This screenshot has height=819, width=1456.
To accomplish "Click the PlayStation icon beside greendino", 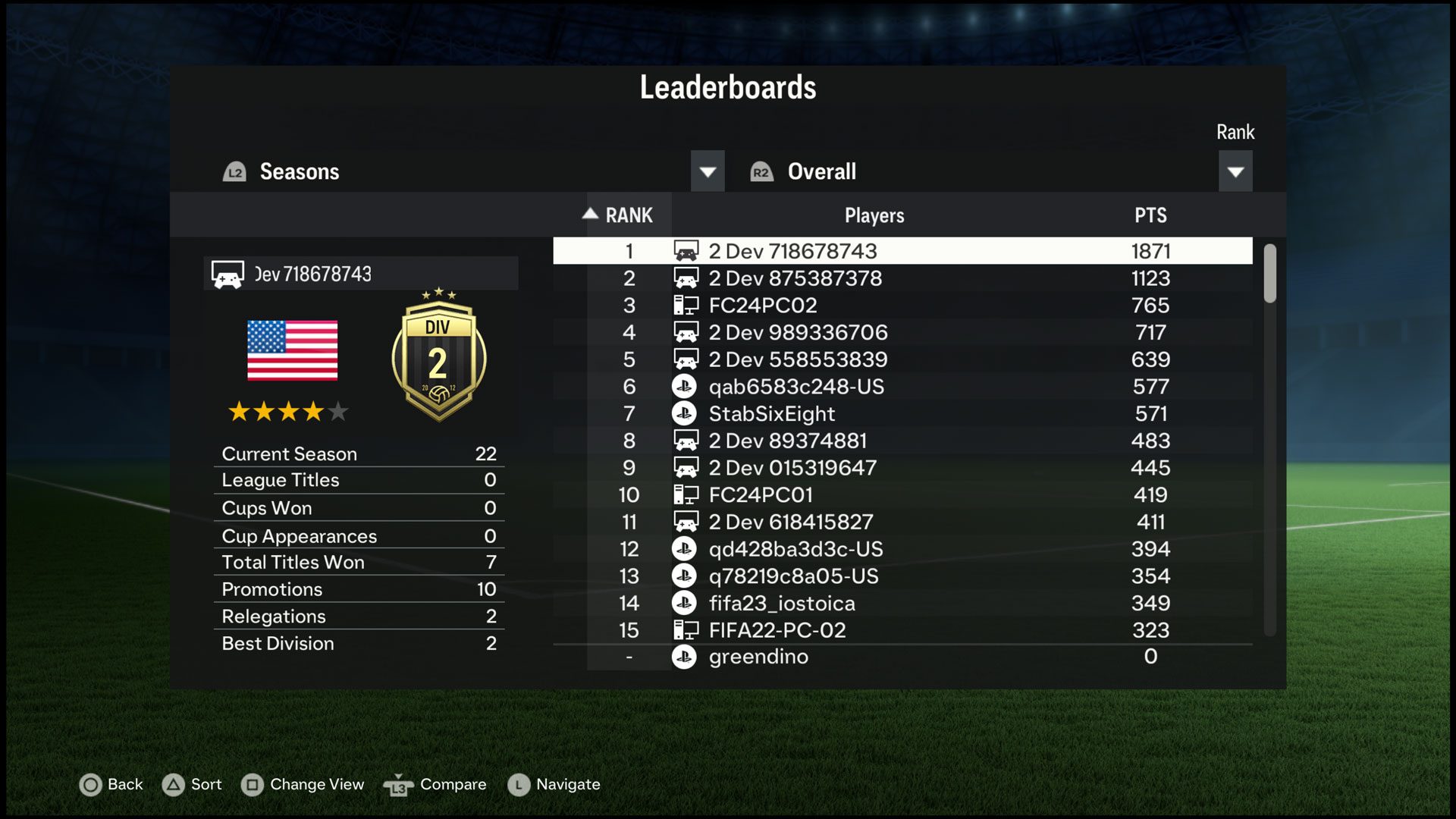I will [x=685, y=657].
